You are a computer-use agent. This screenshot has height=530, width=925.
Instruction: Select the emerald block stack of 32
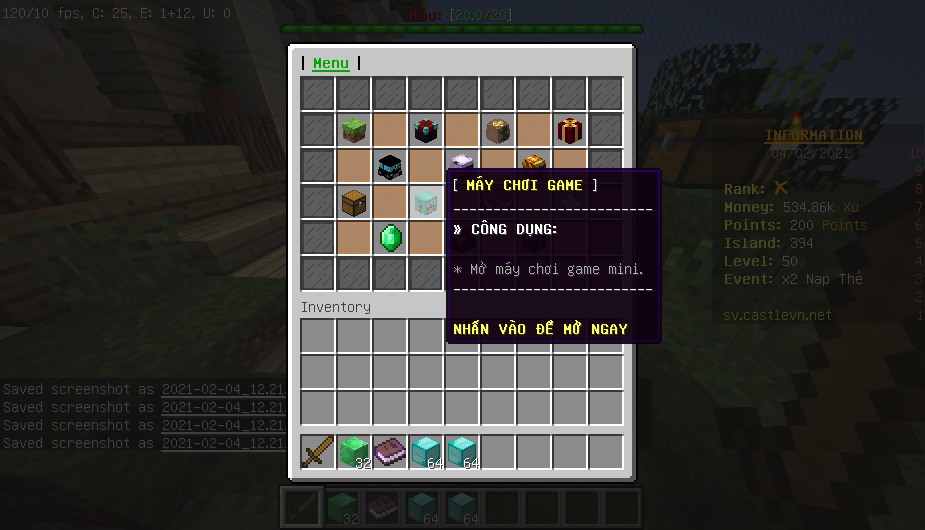(x=354, y=452)
